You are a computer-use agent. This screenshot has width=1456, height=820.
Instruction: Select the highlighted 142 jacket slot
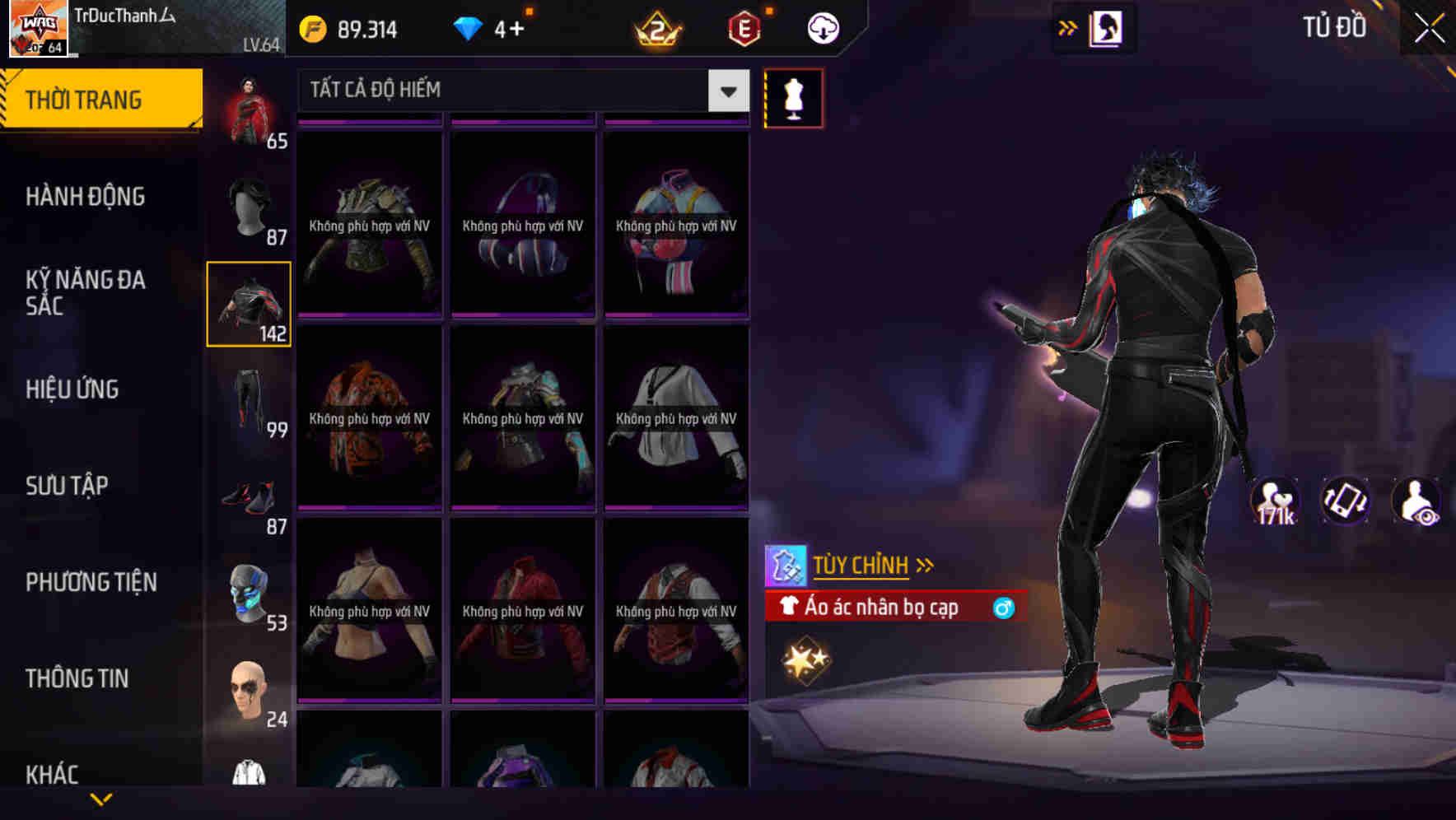point(249,305)
